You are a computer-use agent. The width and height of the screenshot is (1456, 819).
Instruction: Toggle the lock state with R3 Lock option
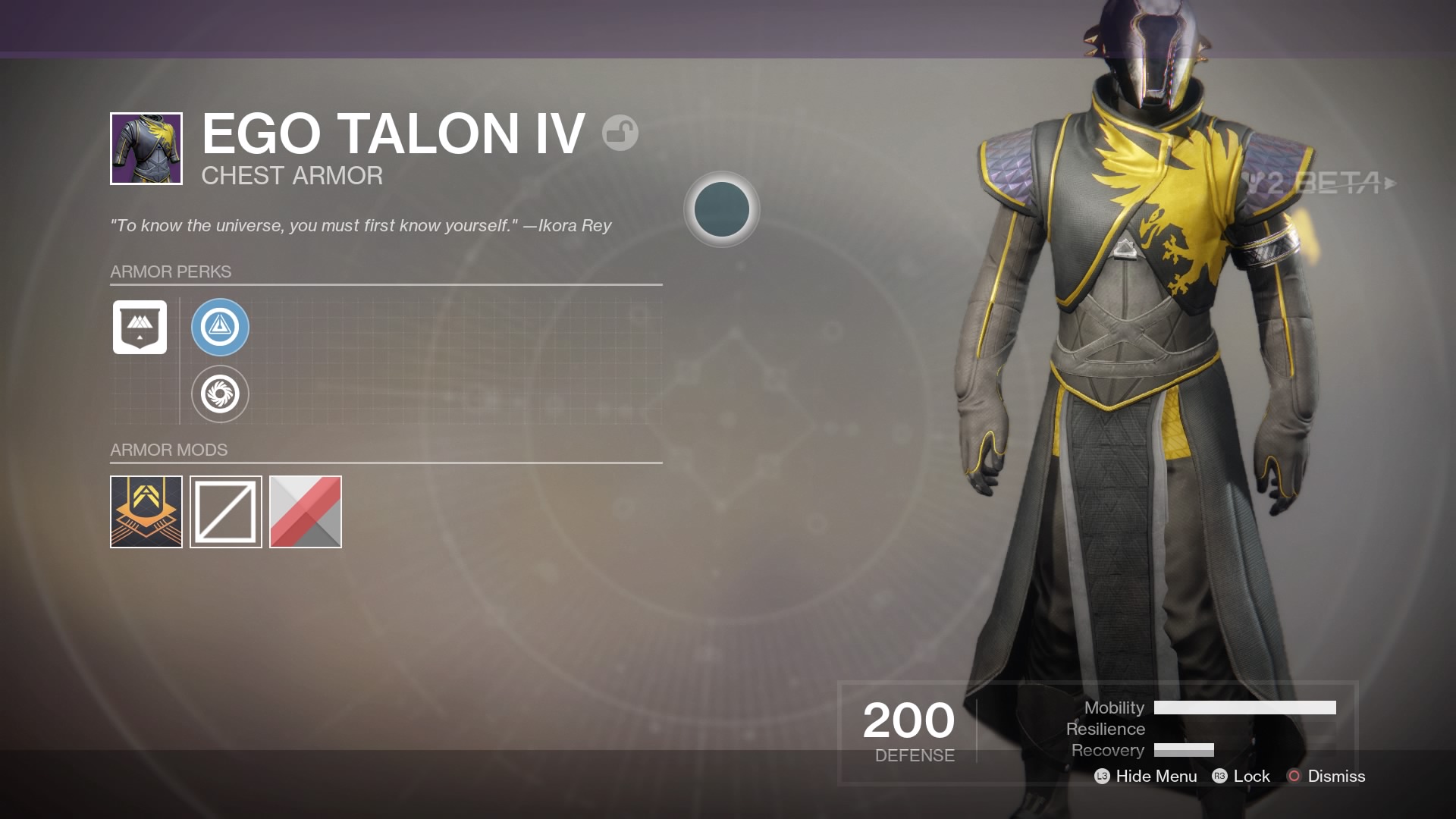coord(1257,777)
